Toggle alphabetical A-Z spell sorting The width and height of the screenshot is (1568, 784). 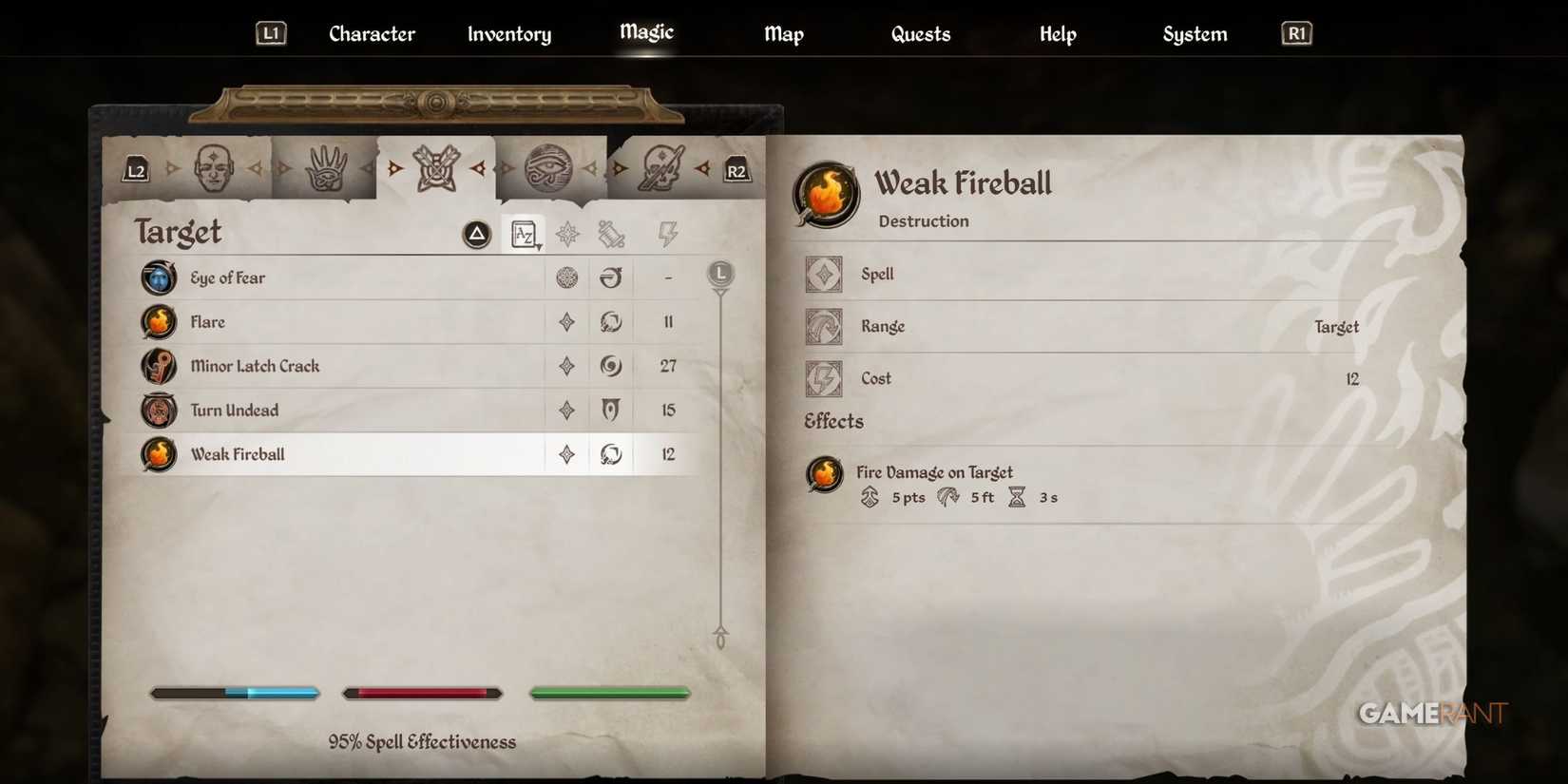[524, 234]
